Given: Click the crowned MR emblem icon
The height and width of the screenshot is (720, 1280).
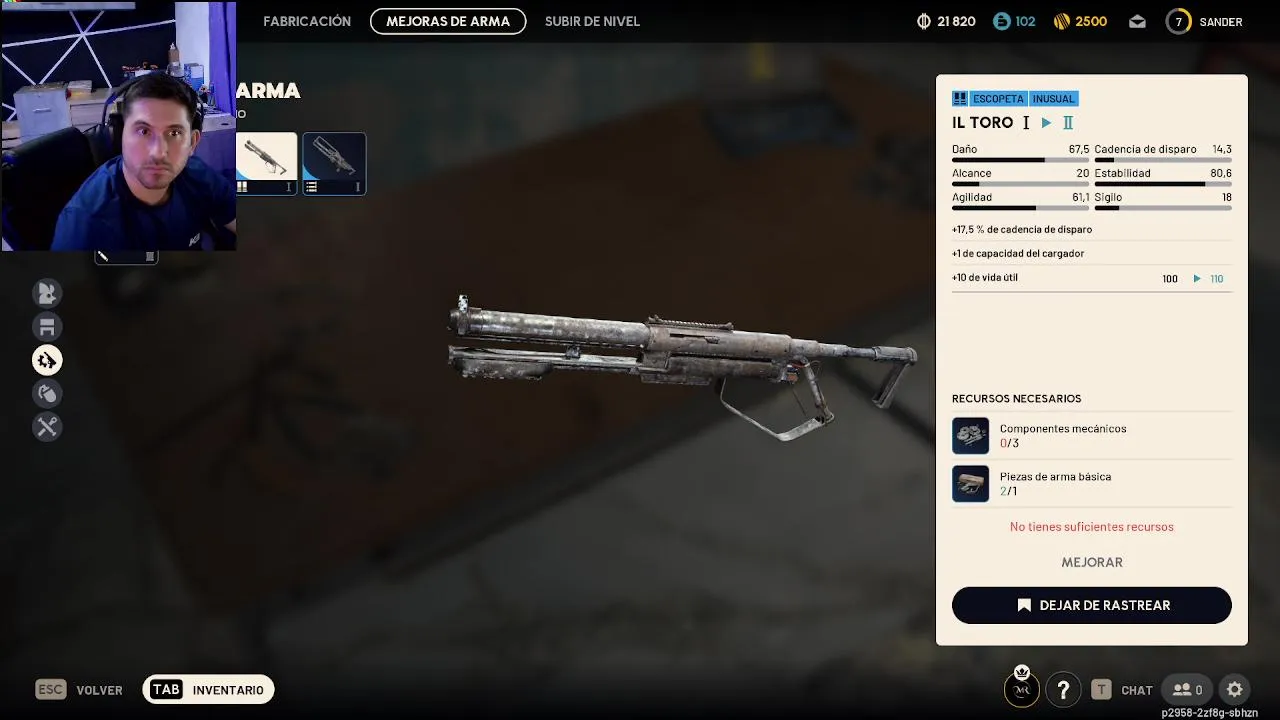Looking at the screenshot, I should (x=1022, y=687).
